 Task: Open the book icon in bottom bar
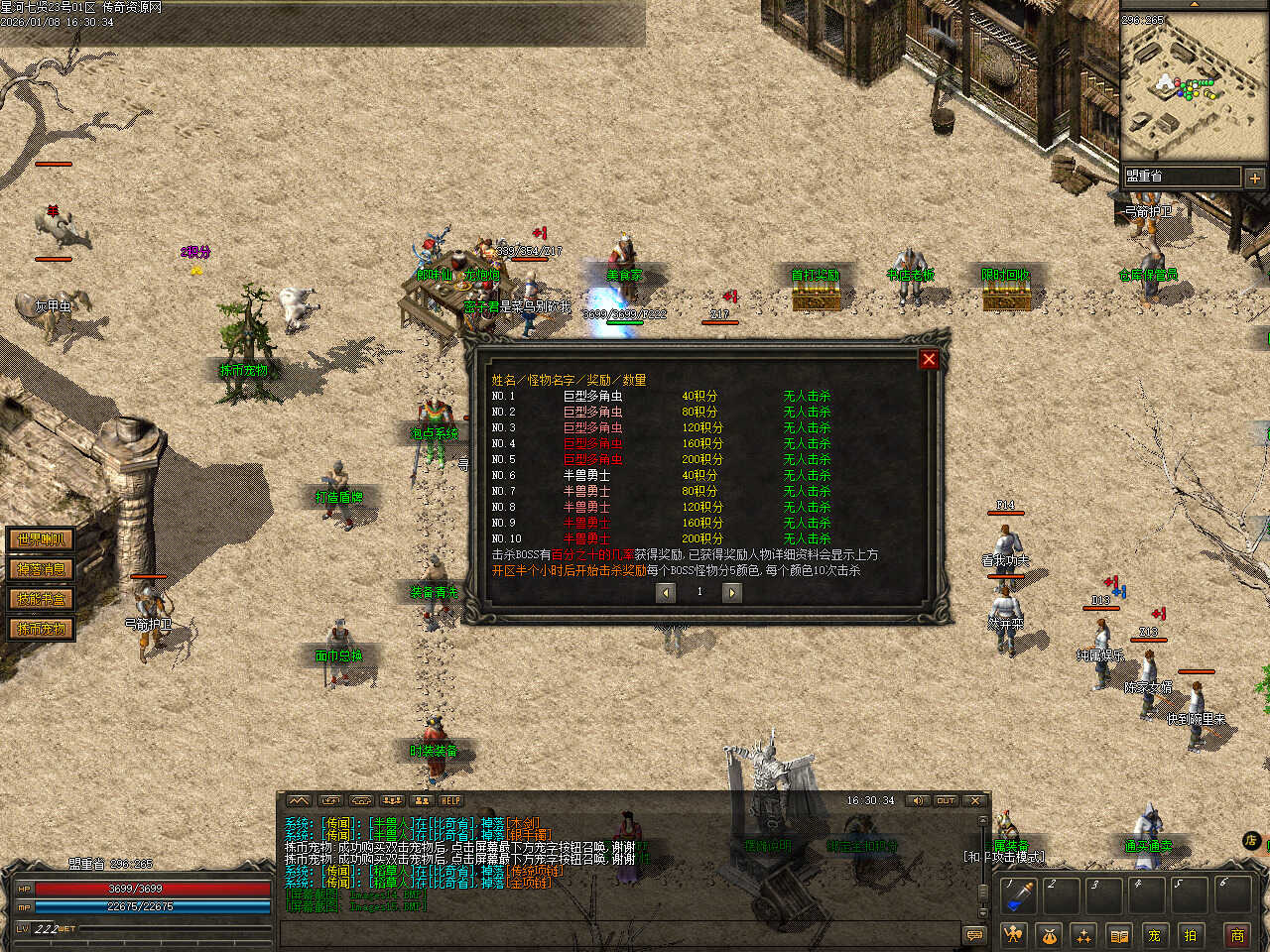tap(1119, 934)
